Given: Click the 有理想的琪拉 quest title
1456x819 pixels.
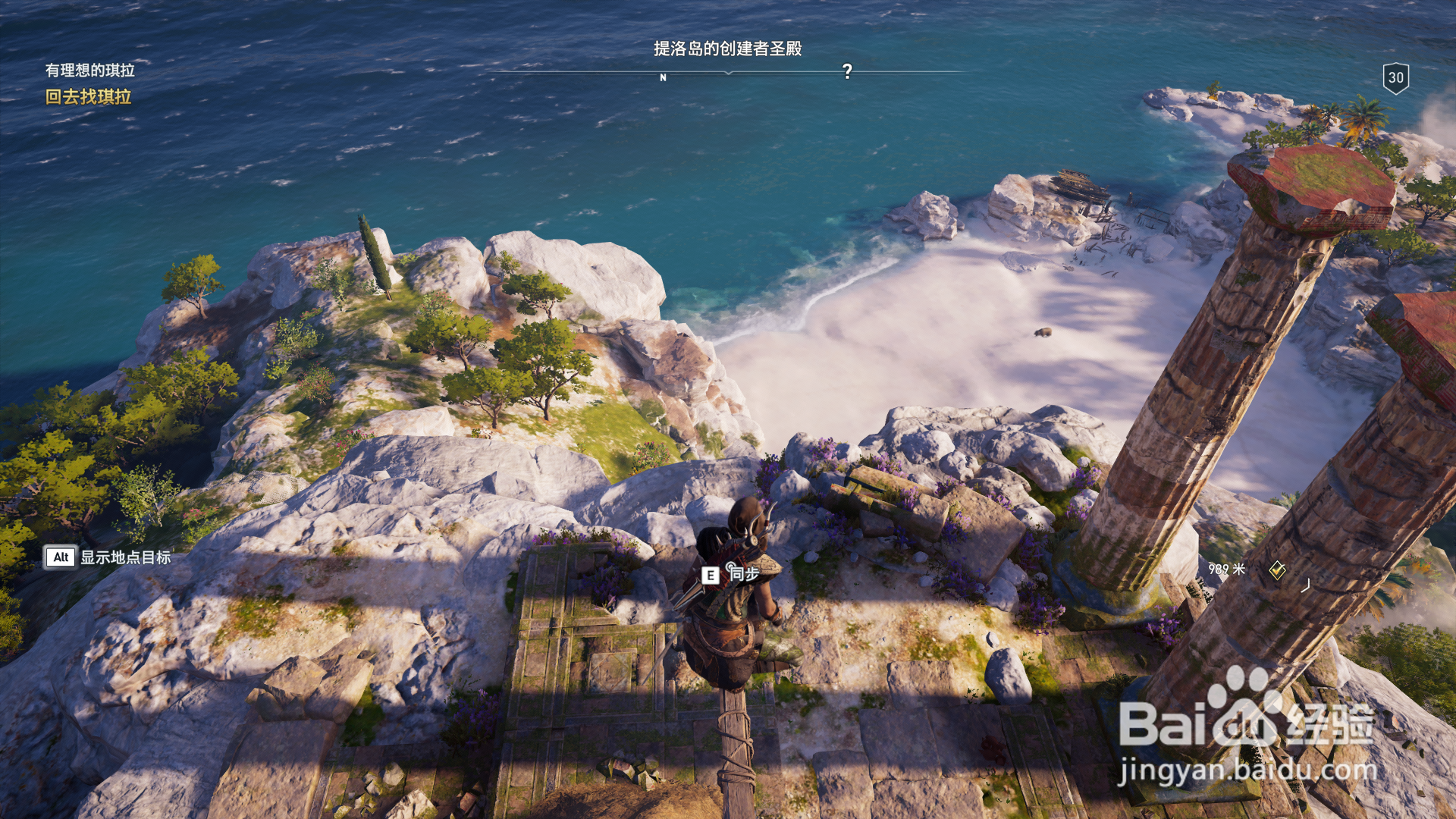Looking at the screenshot, I should click(89, 71).
